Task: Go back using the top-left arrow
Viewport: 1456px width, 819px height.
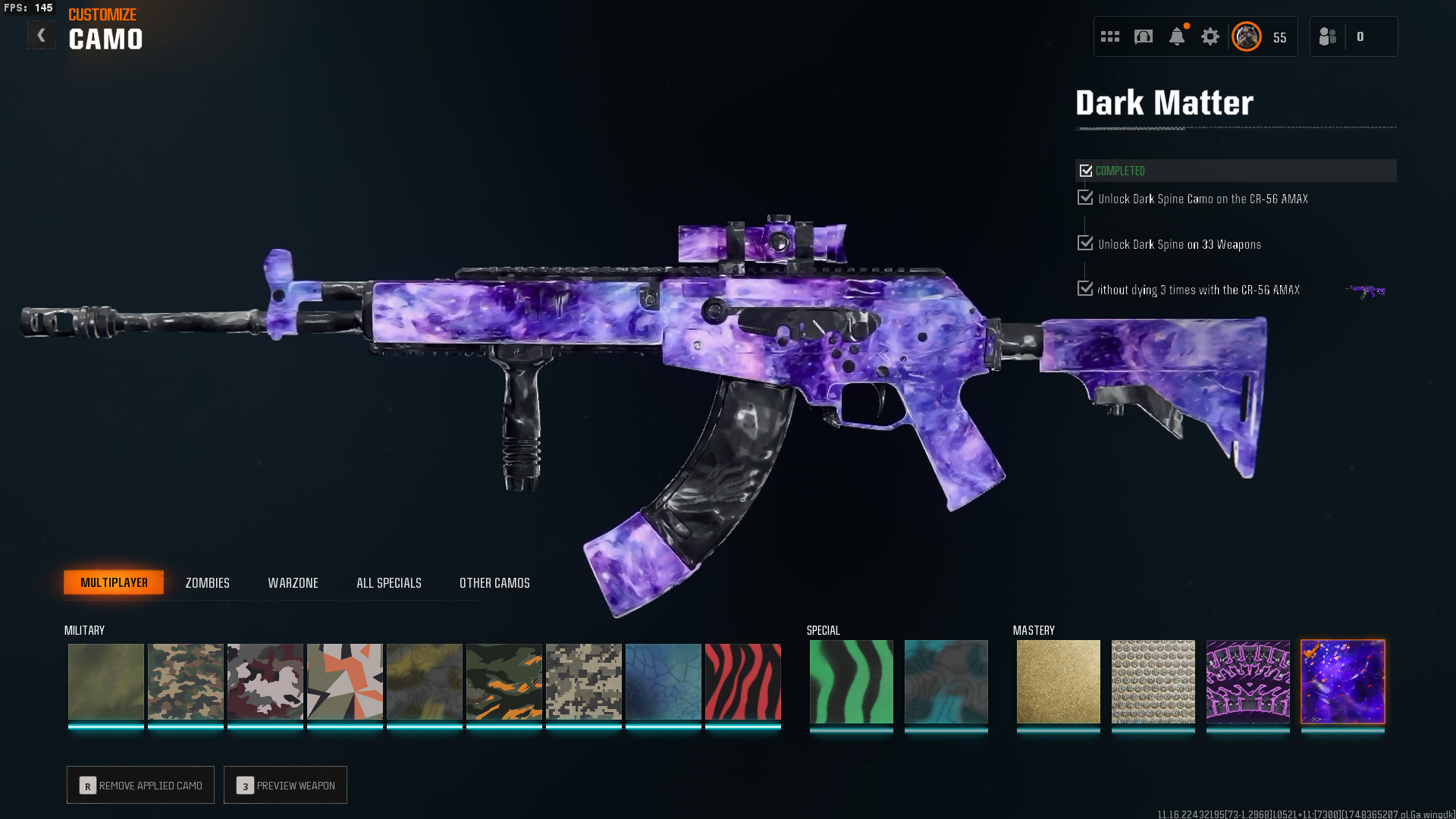Action: pos(42,36)
